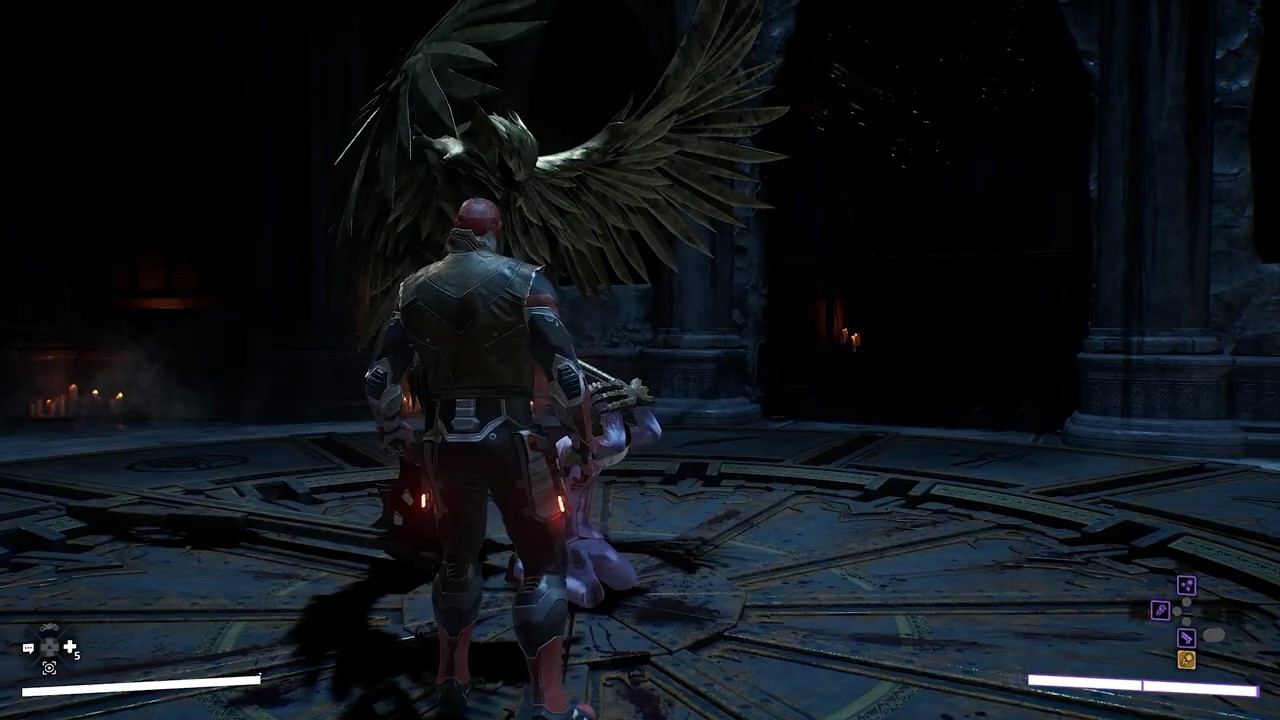This screenshot has height=720, width=1280.
Task: Use the health pack plus icon
Action: click(71, 648)
